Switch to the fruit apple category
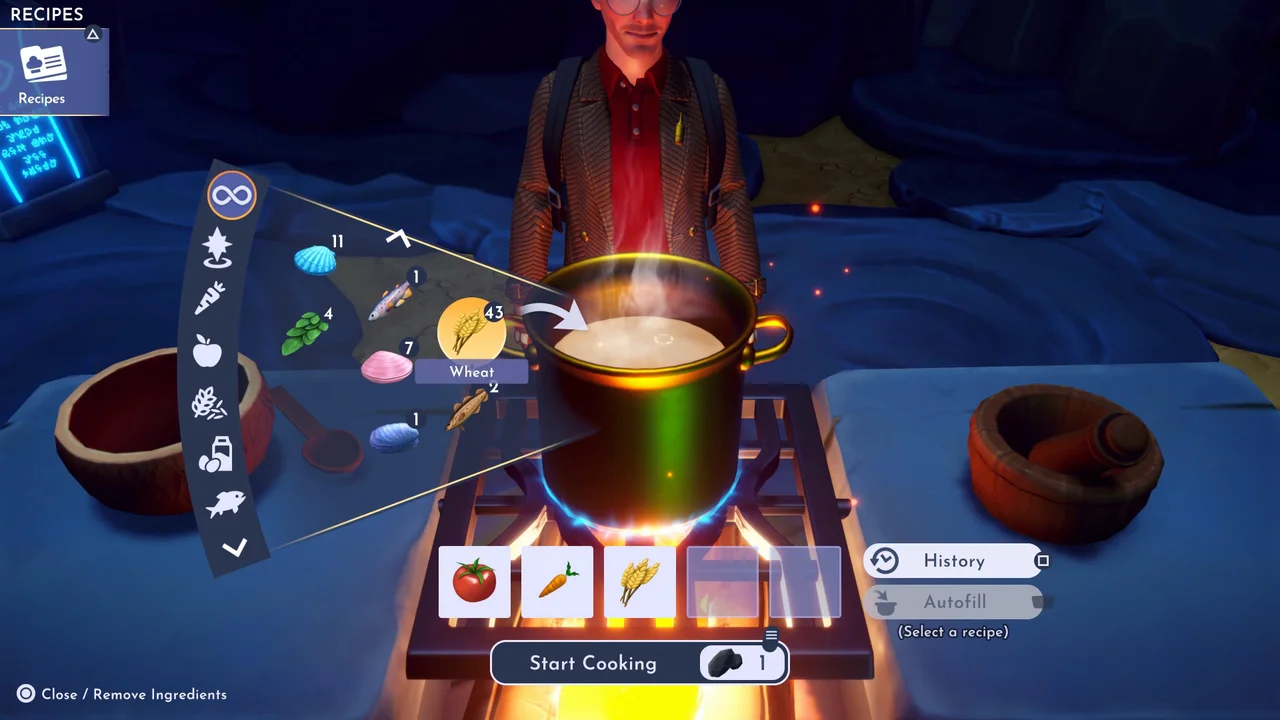The height and width of the screenshot is (720, 1280). 207,351
